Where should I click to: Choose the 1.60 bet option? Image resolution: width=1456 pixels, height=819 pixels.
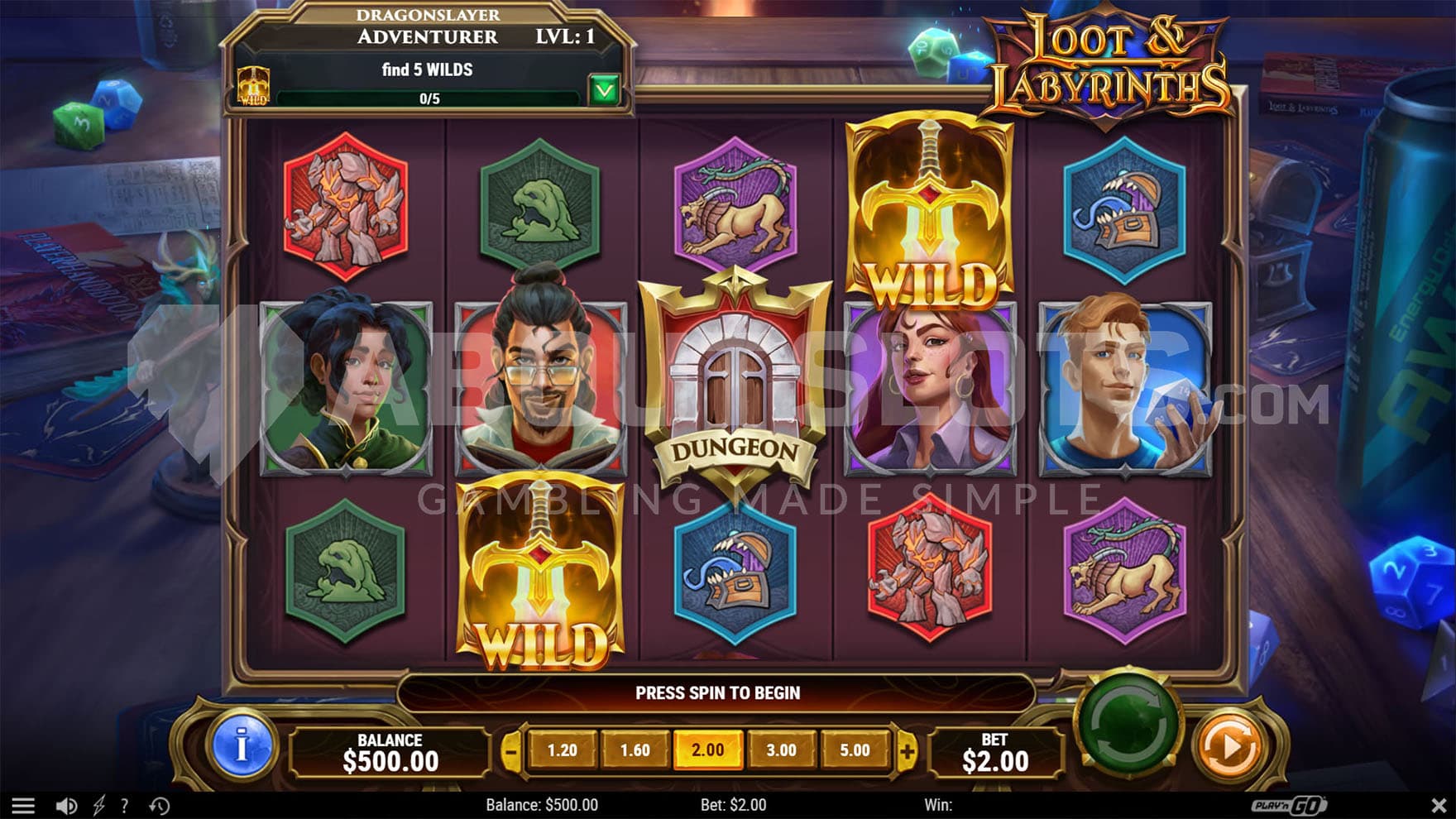[x=635, y=750]
